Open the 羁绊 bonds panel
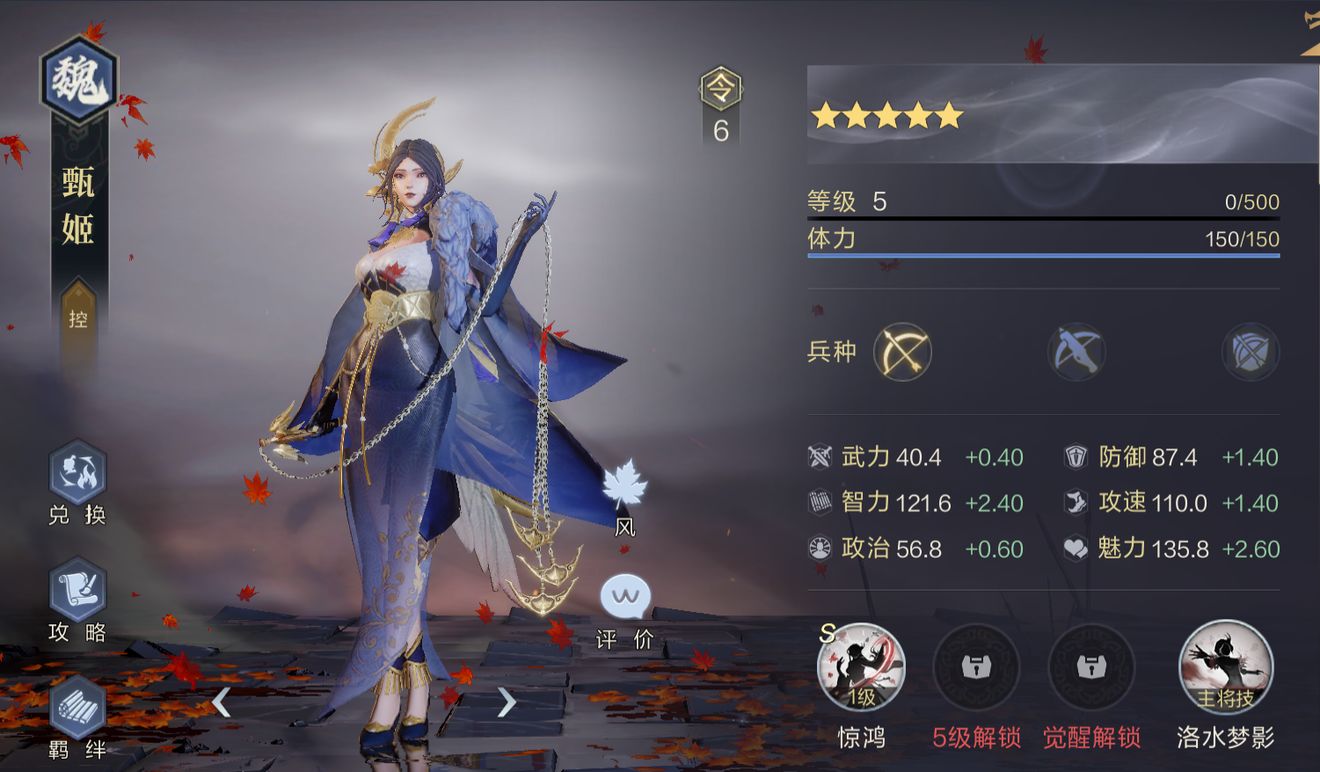Image resolution: width=1320 pixels, height=772 pixels. [x=77, y=707]
